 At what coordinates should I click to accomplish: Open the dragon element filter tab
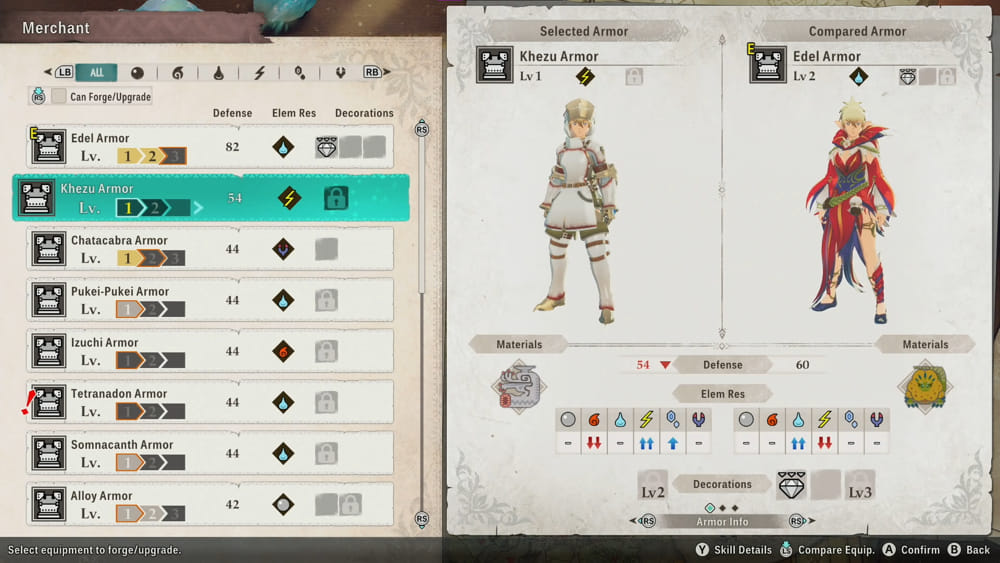coord(340,73)
